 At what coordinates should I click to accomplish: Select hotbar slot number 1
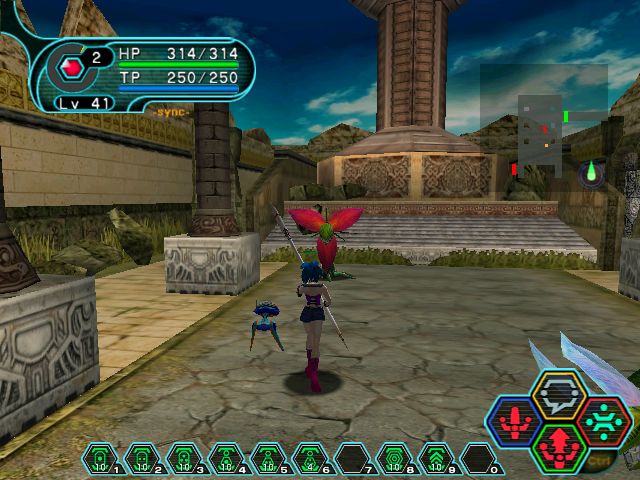coord(101,459)
